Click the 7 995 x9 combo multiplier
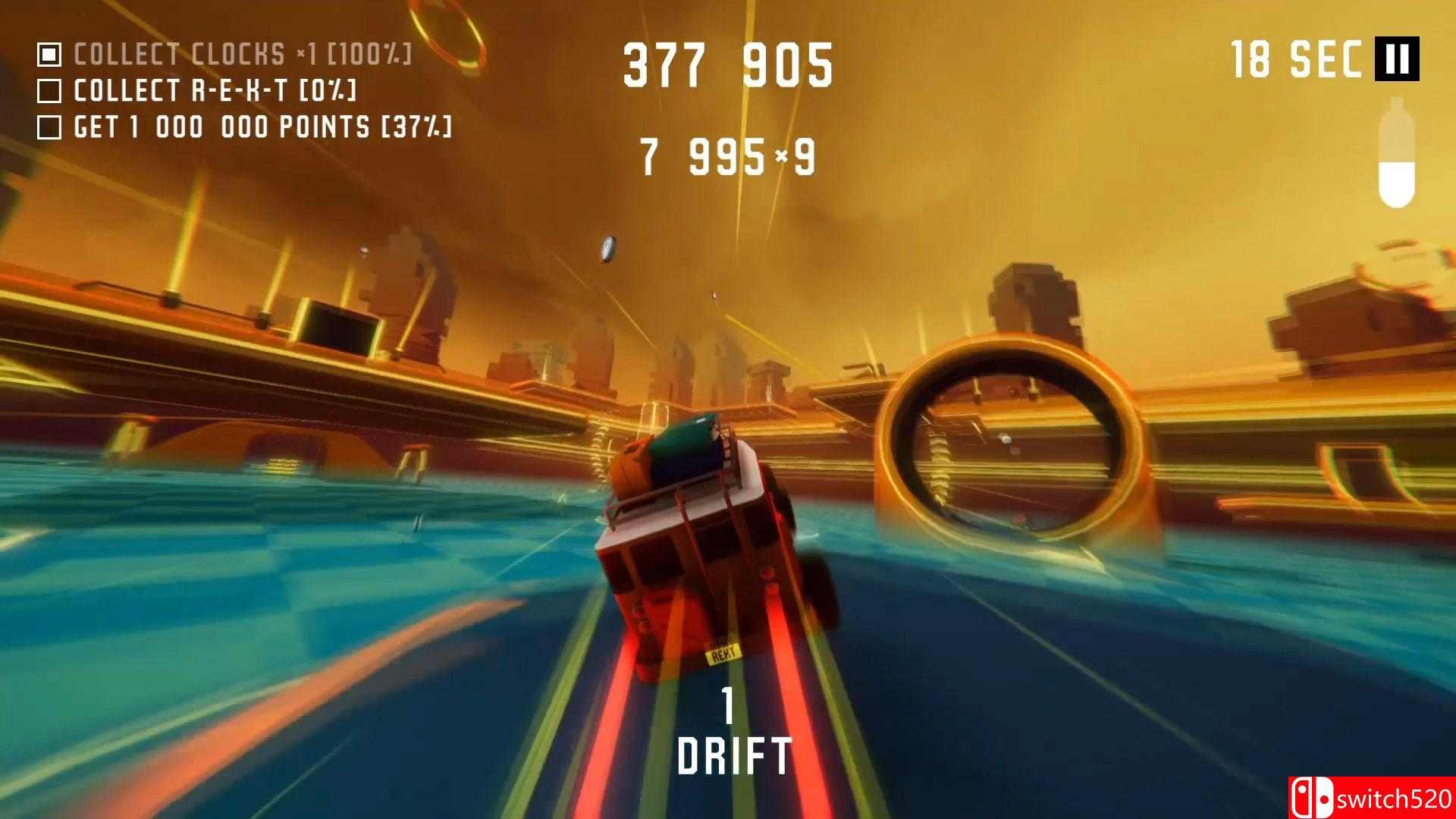 click(726, 155)
